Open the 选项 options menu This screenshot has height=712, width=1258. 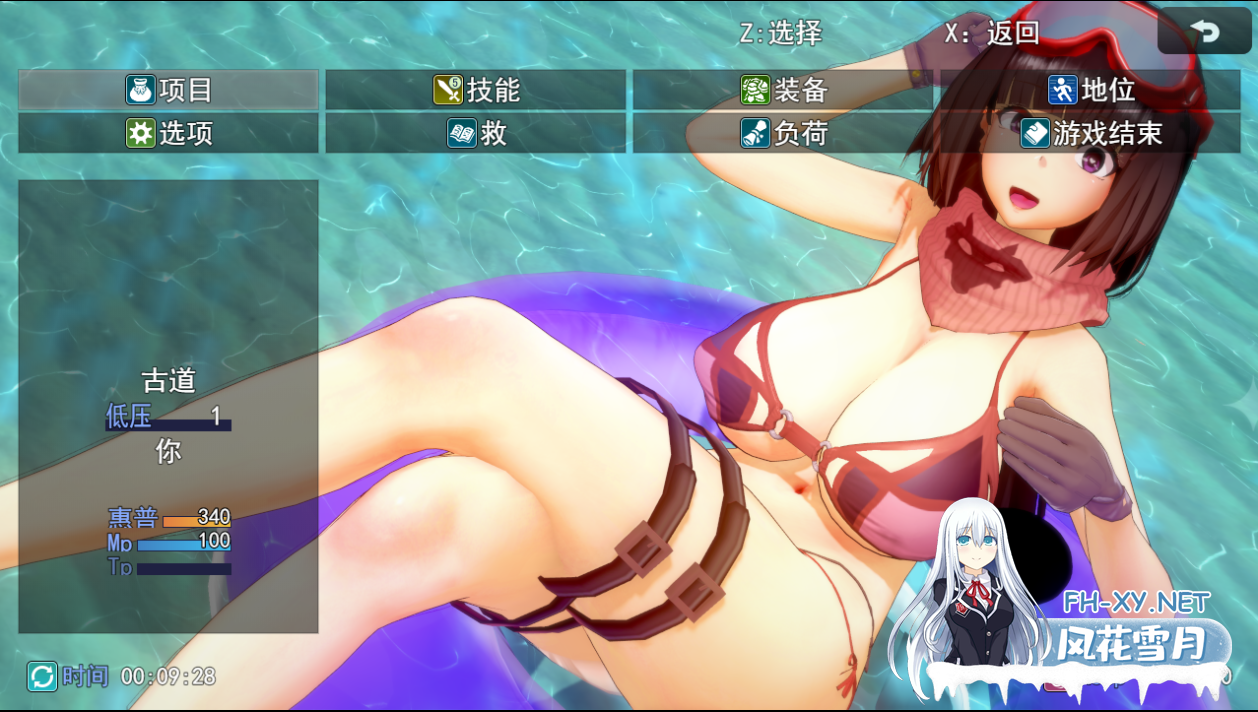168,133
